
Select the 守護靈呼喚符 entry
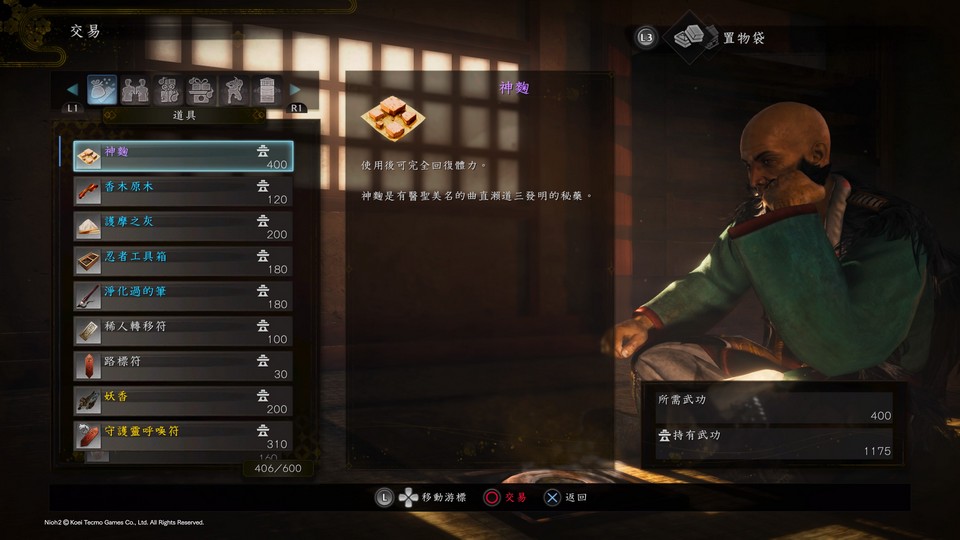182,436
